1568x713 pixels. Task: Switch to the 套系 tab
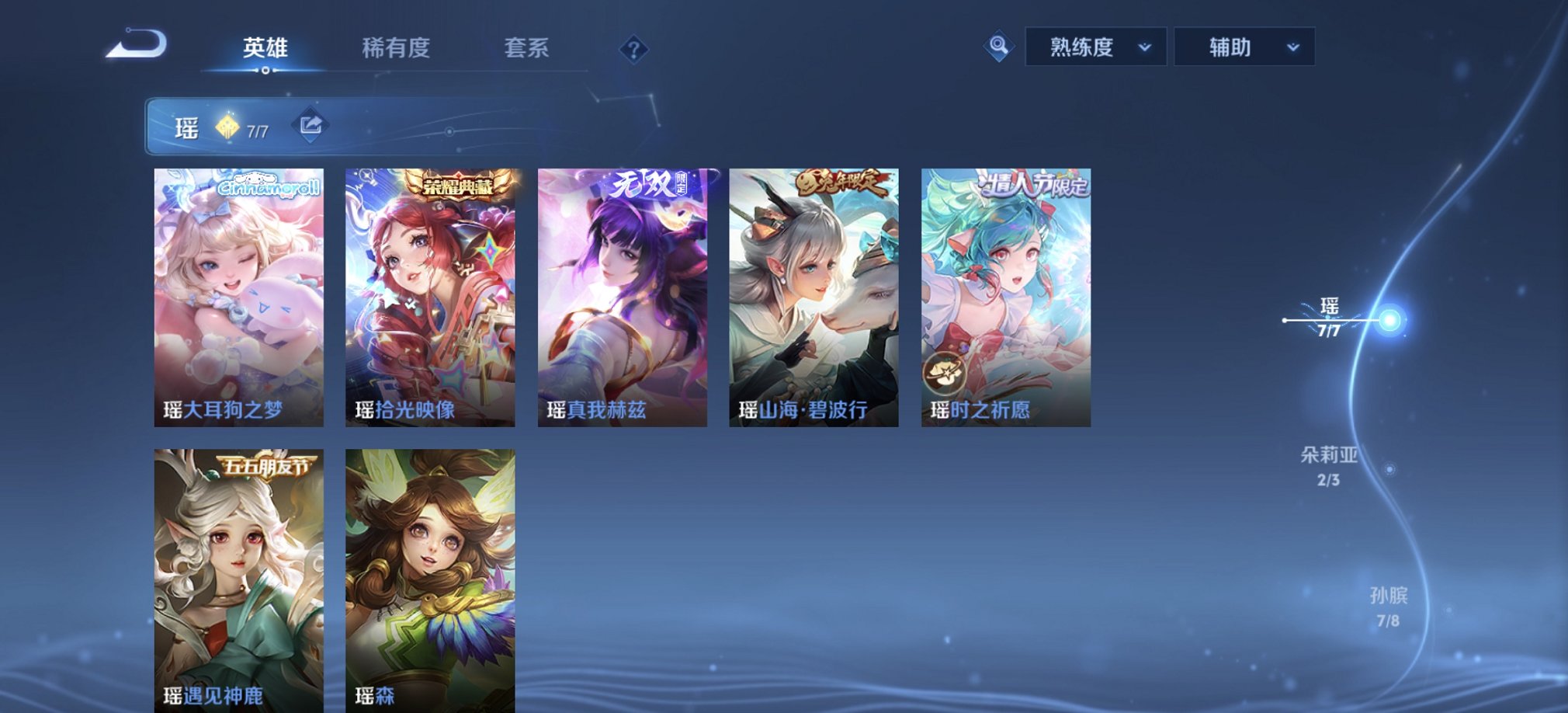pos(525,47)
